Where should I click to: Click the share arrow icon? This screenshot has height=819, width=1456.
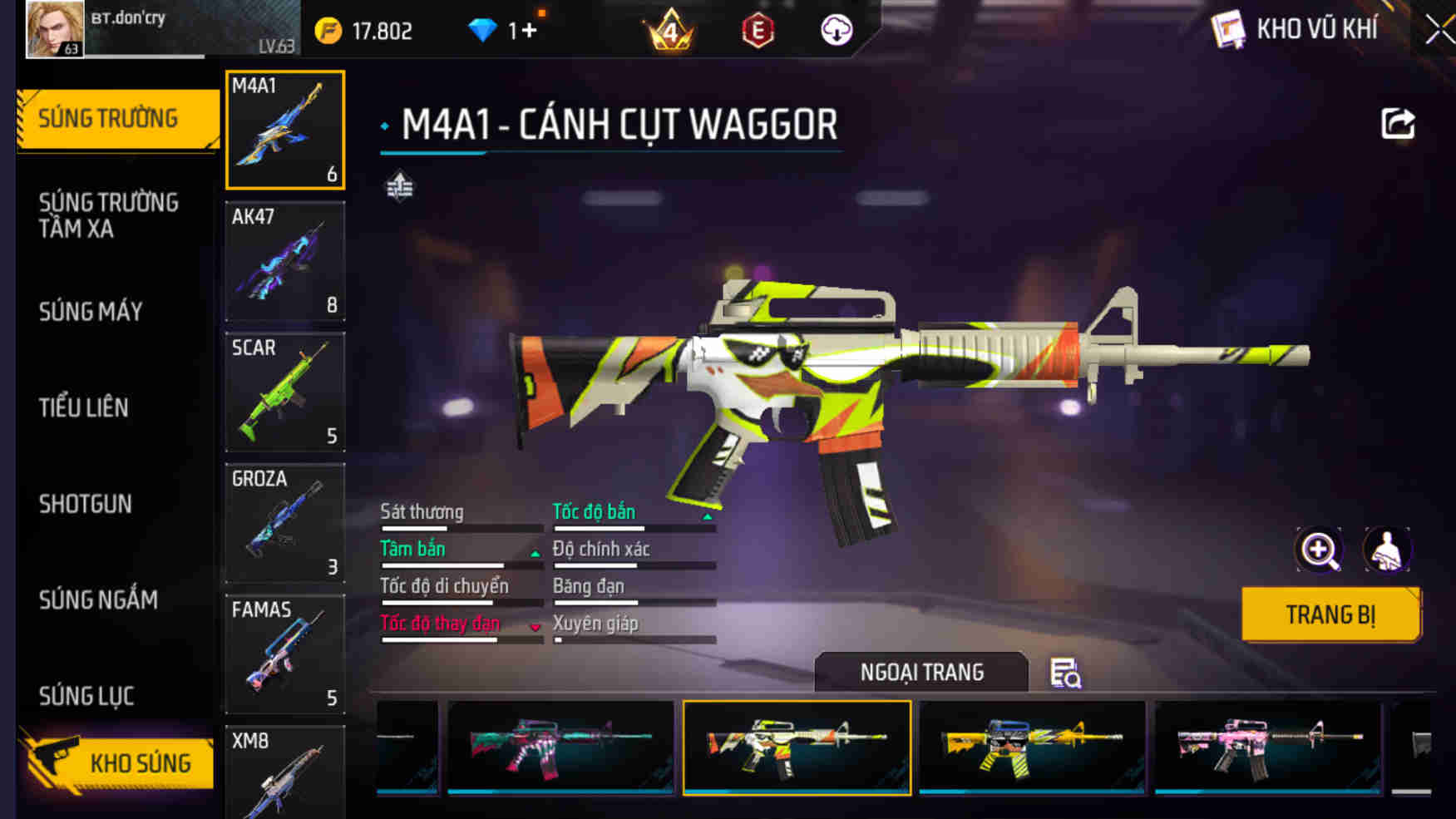[1397, 125]
